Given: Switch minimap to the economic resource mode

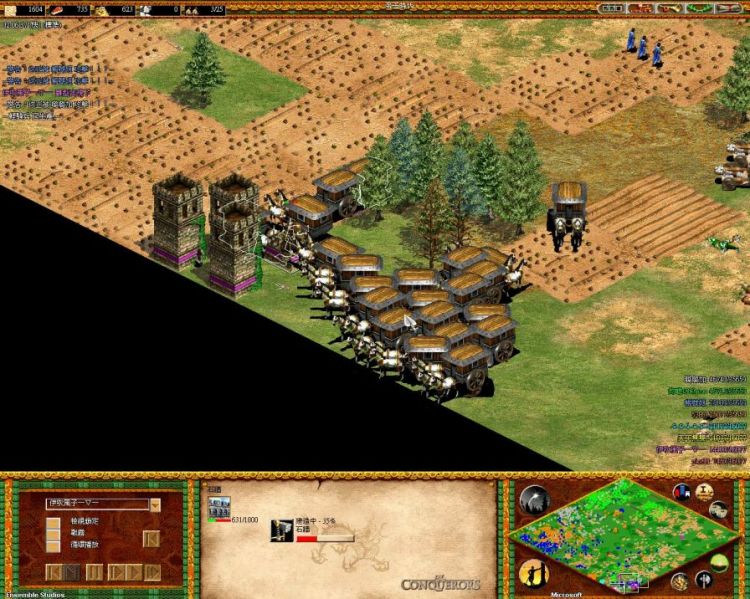Looking at the screenshot, I should (679, 581).
